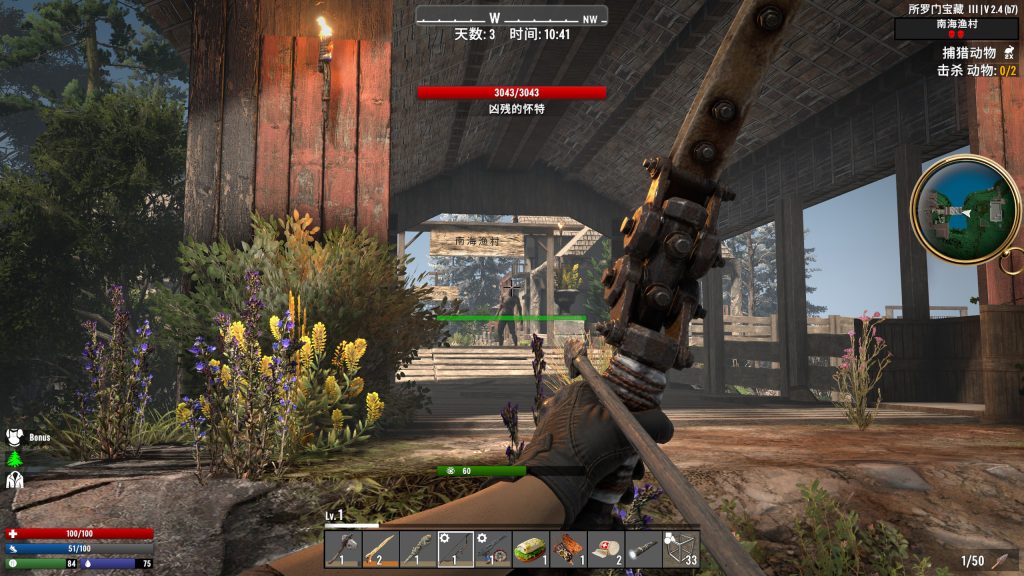This screenshot has height=576, width=1024.
Task: Equip the flashlight from the hotbar
Action: coord(643,548)
